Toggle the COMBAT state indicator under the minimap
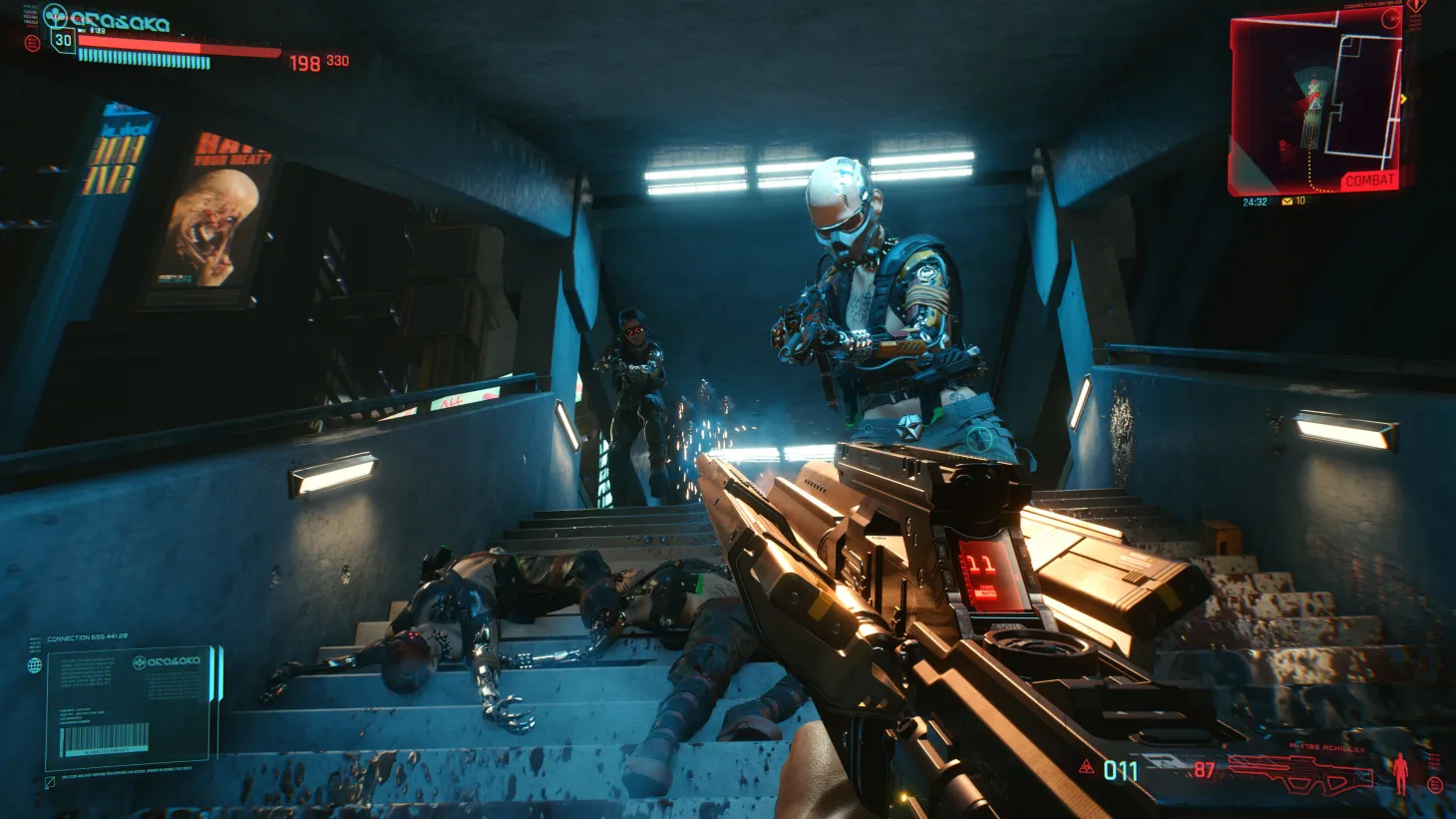The height and width of the screenshot is (819, 1456). [x=1370, y=179]
